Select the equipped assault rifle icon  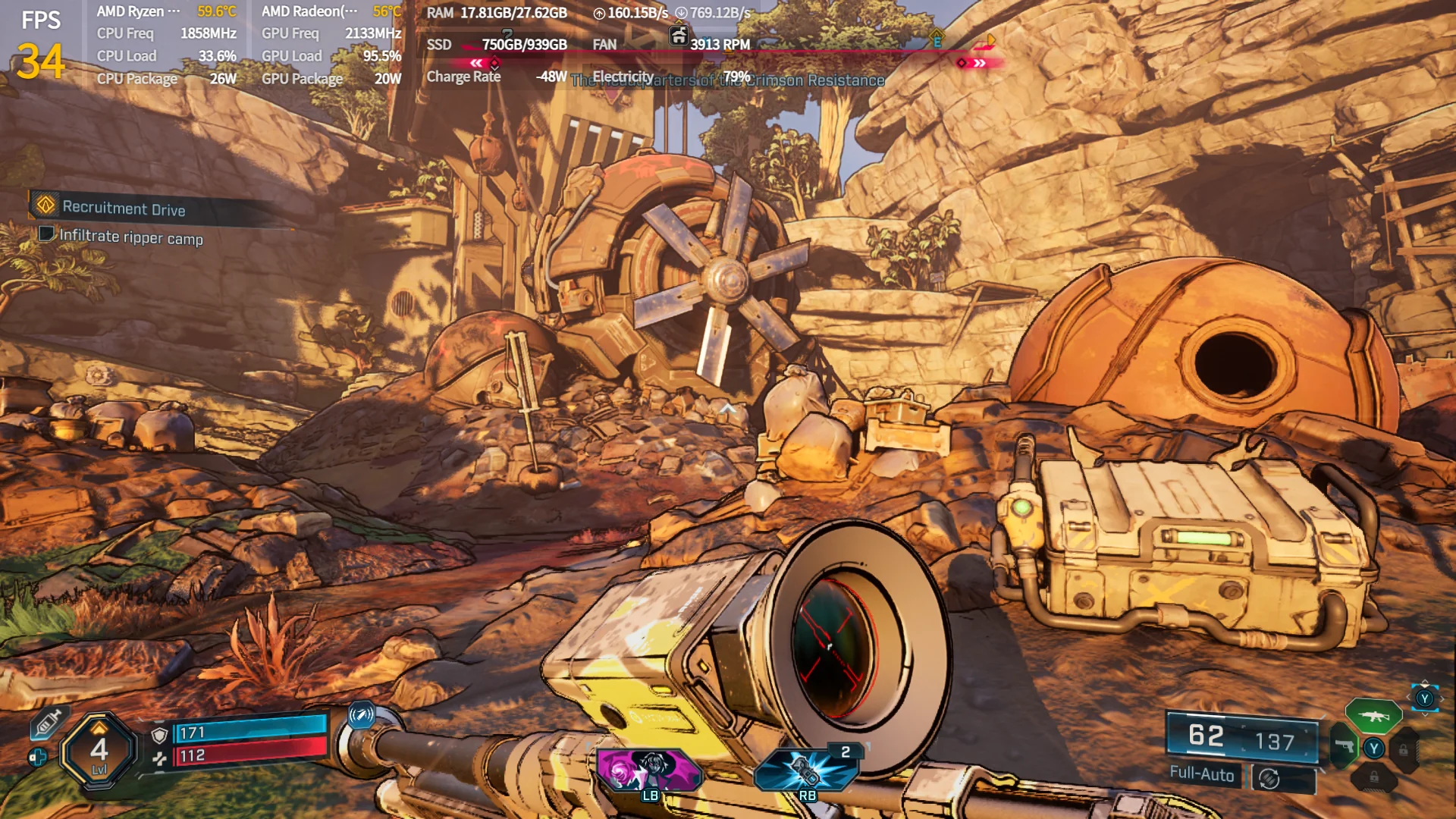[1376, 718]
